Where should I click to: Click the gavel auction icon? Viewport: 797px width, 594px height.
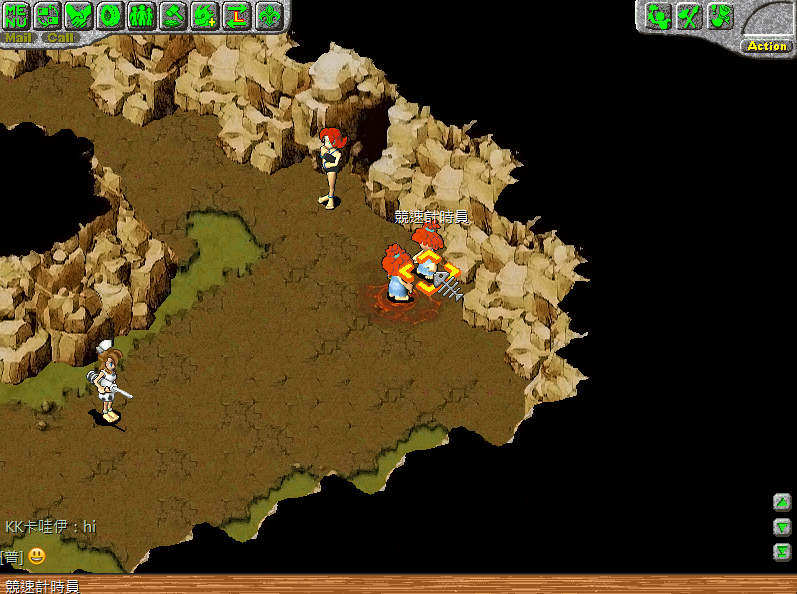pos(173,15)
